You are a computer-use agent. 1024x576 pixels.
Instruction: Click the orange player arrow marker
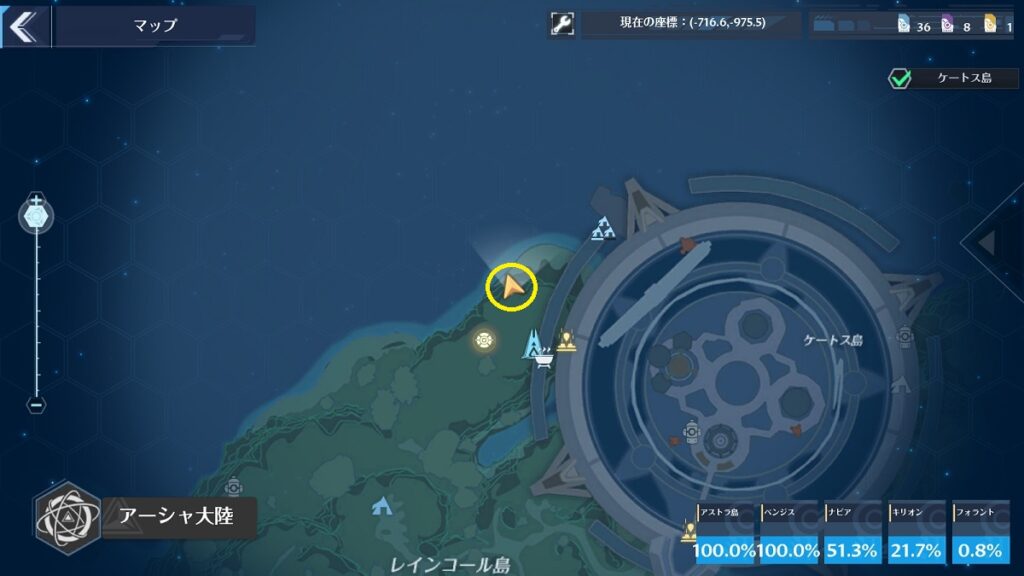click(512, 288)
